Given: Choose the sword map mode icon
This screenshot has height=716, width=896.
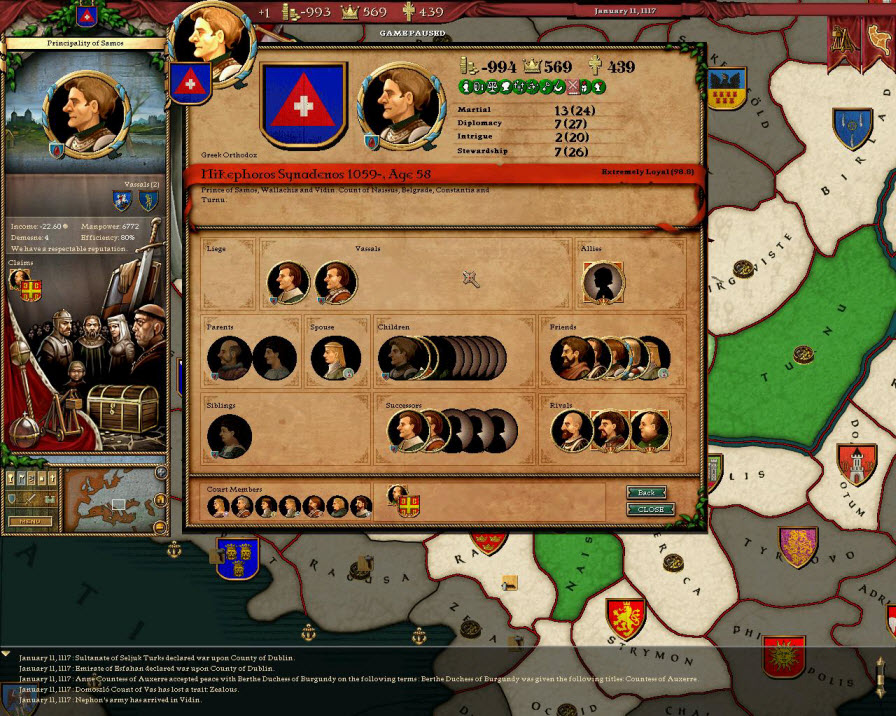Looking at the screenshot, I should 29,498.
